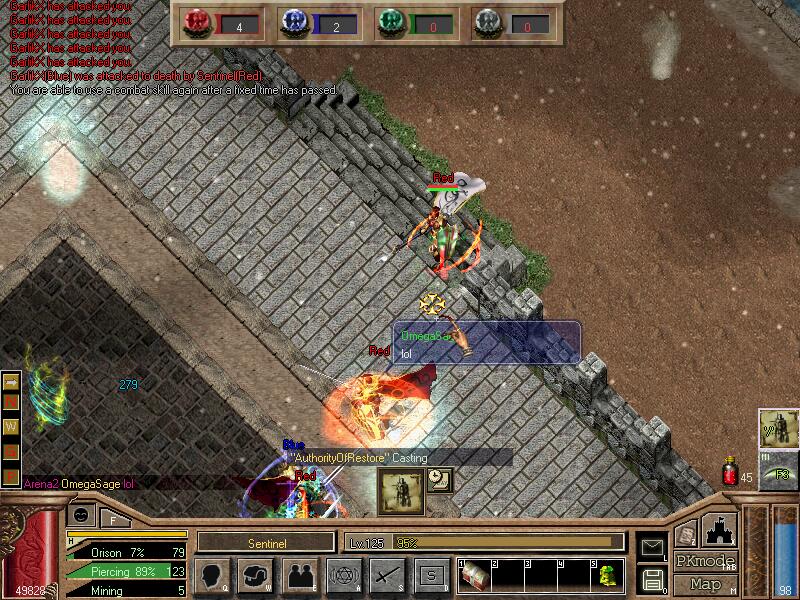
Task: Click the arrow button atop the chat filters
Action: click(x=12, y=381)
